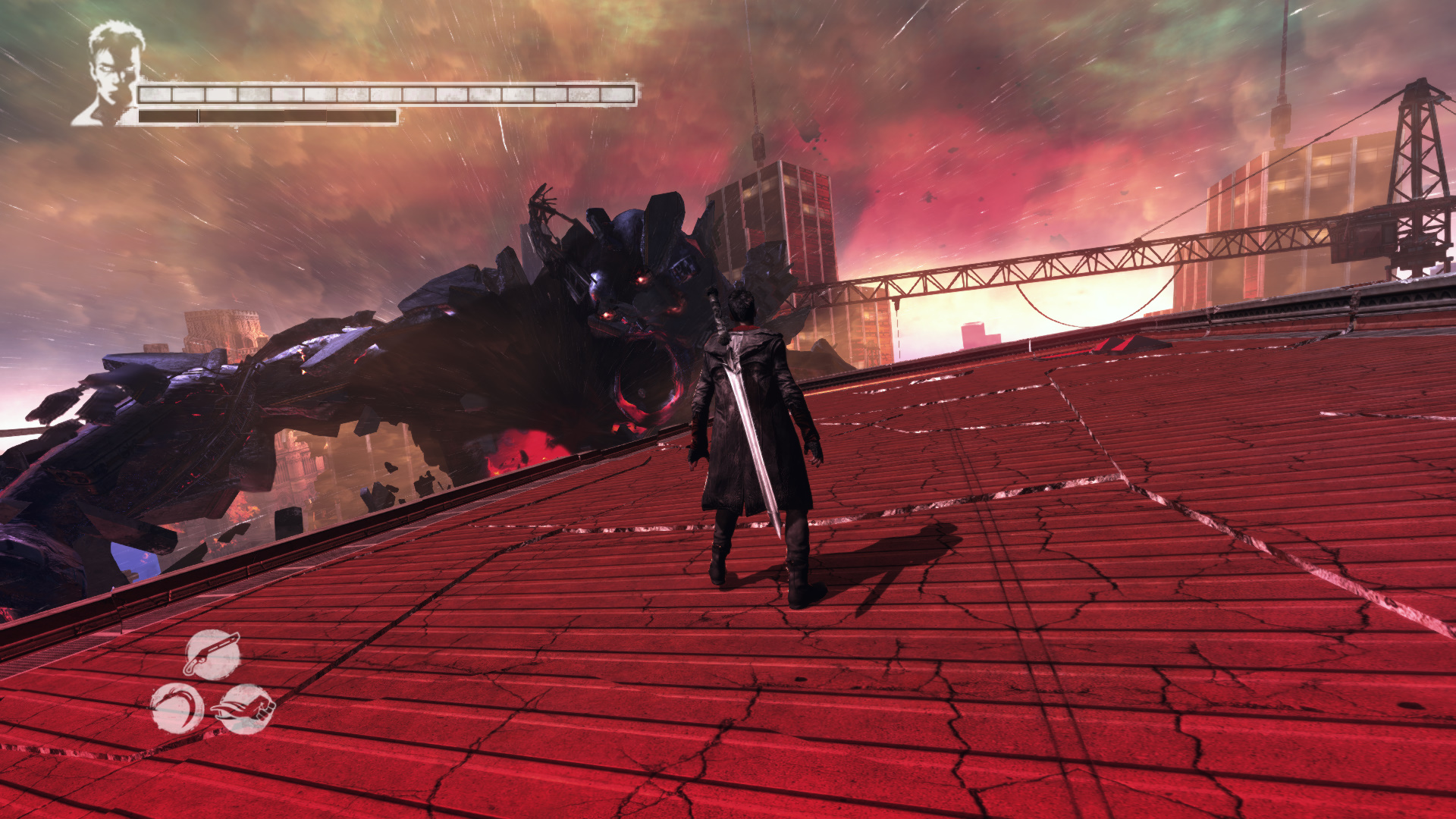Activate the Eryx flaming fist icon
The height and width of the screenshot is (819, 1456).
click(x=246, y=710)
